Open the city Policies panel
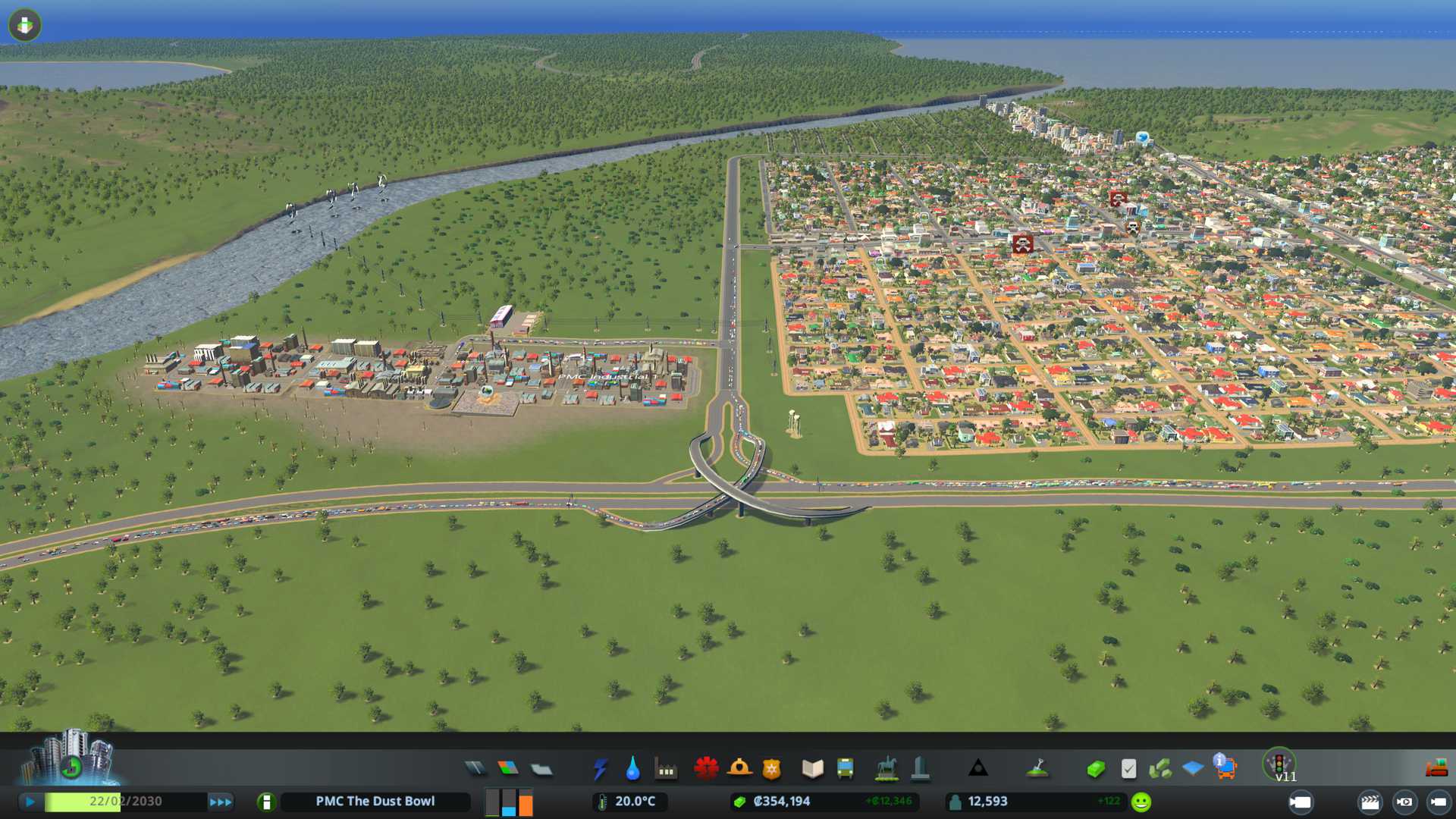Image resolution: width=1456 pixels, height=819 pixels. click(1128, 769)
